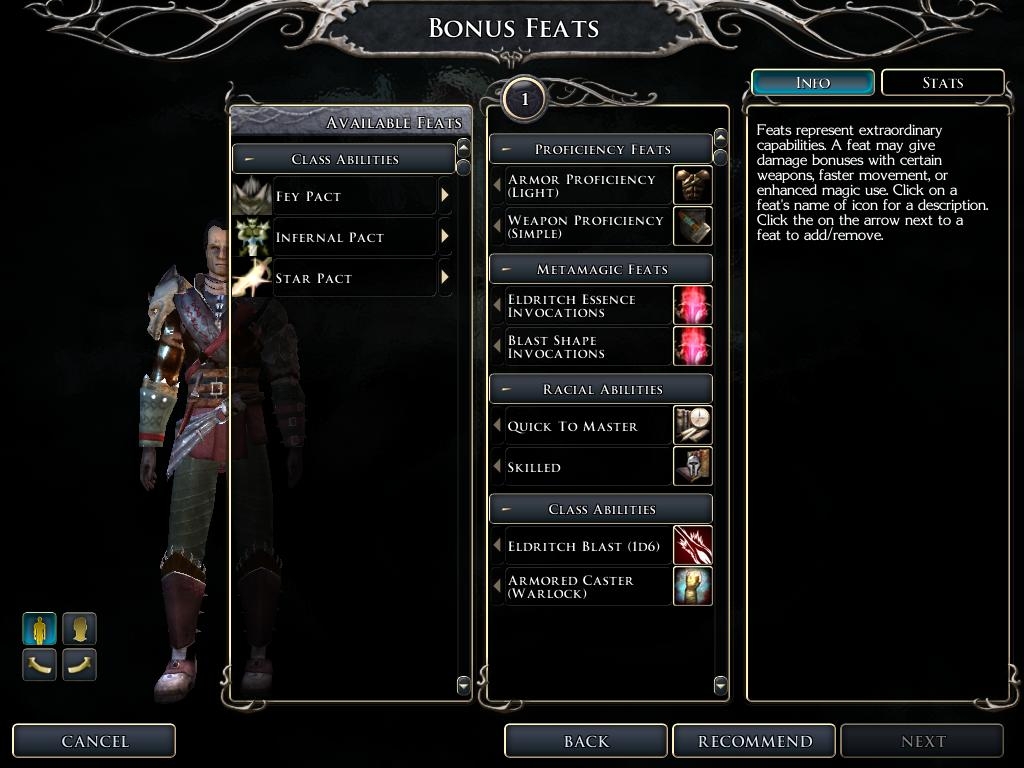The height and width of the screenshot is (768, 1024).
Task: Switch to full body character view
Action: coord(40,629)
